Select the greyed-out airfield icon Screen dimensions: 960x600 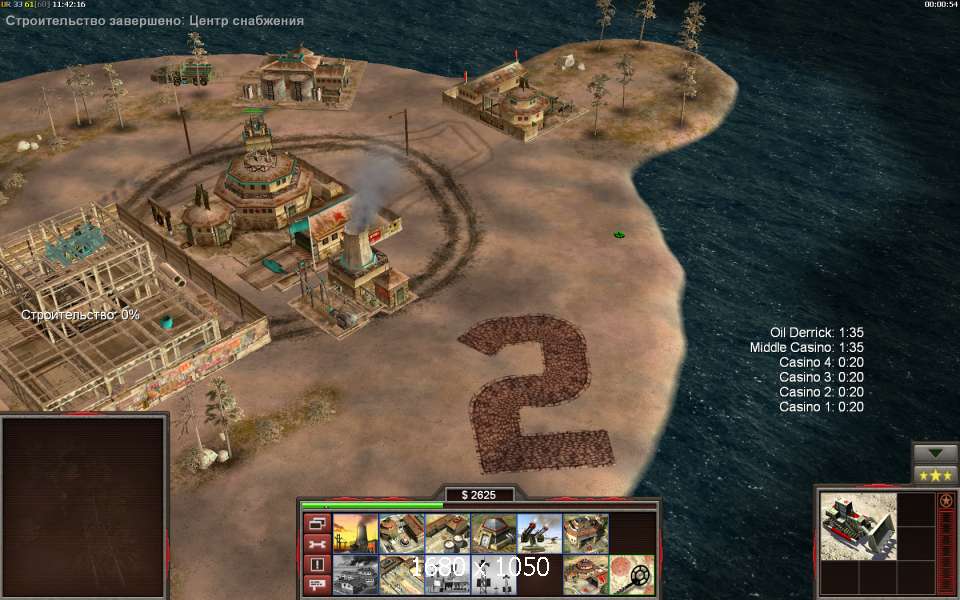(354, 575)
